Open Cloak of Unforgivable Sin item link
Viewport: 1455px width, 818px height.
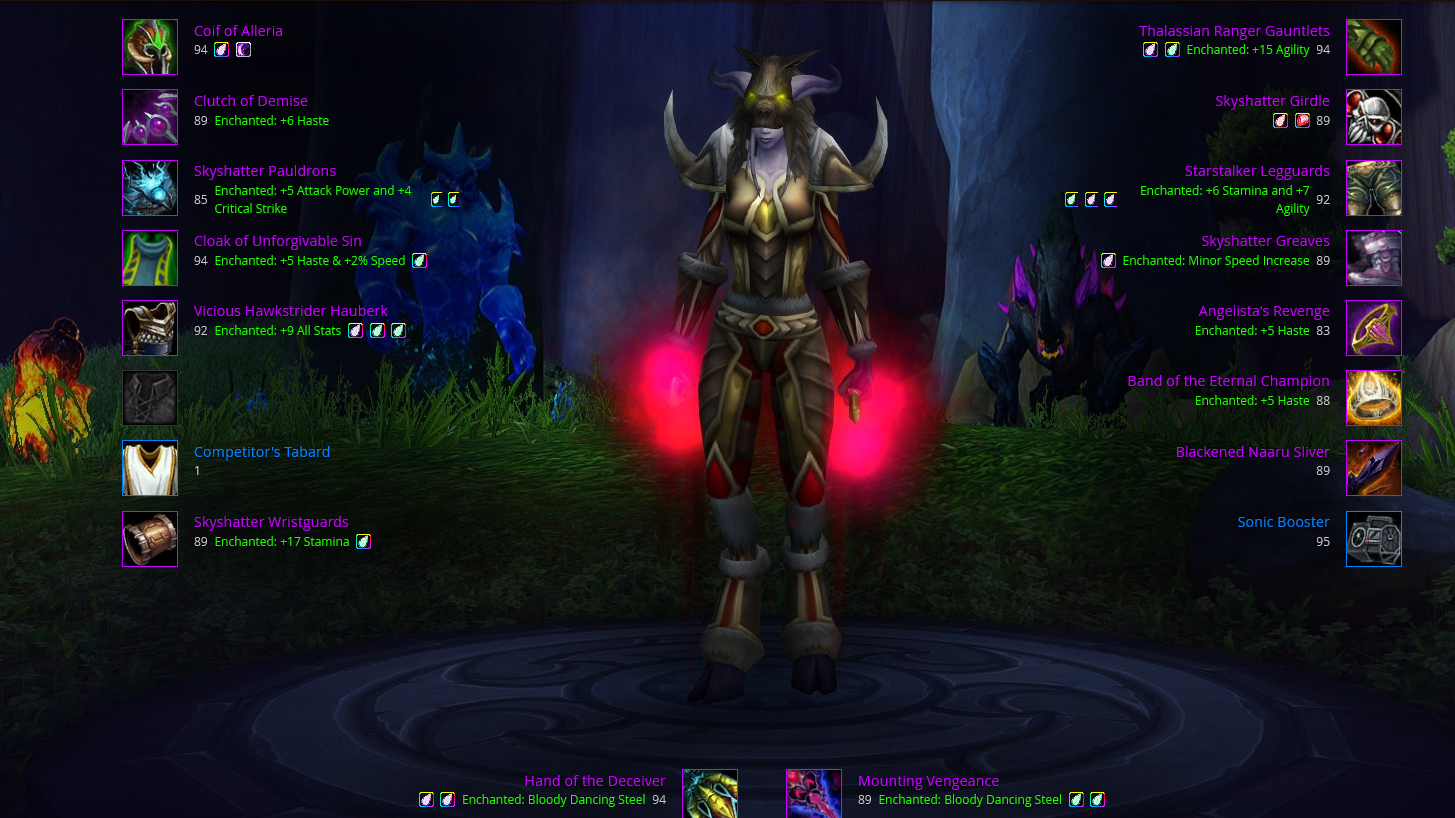coord(277,241)
